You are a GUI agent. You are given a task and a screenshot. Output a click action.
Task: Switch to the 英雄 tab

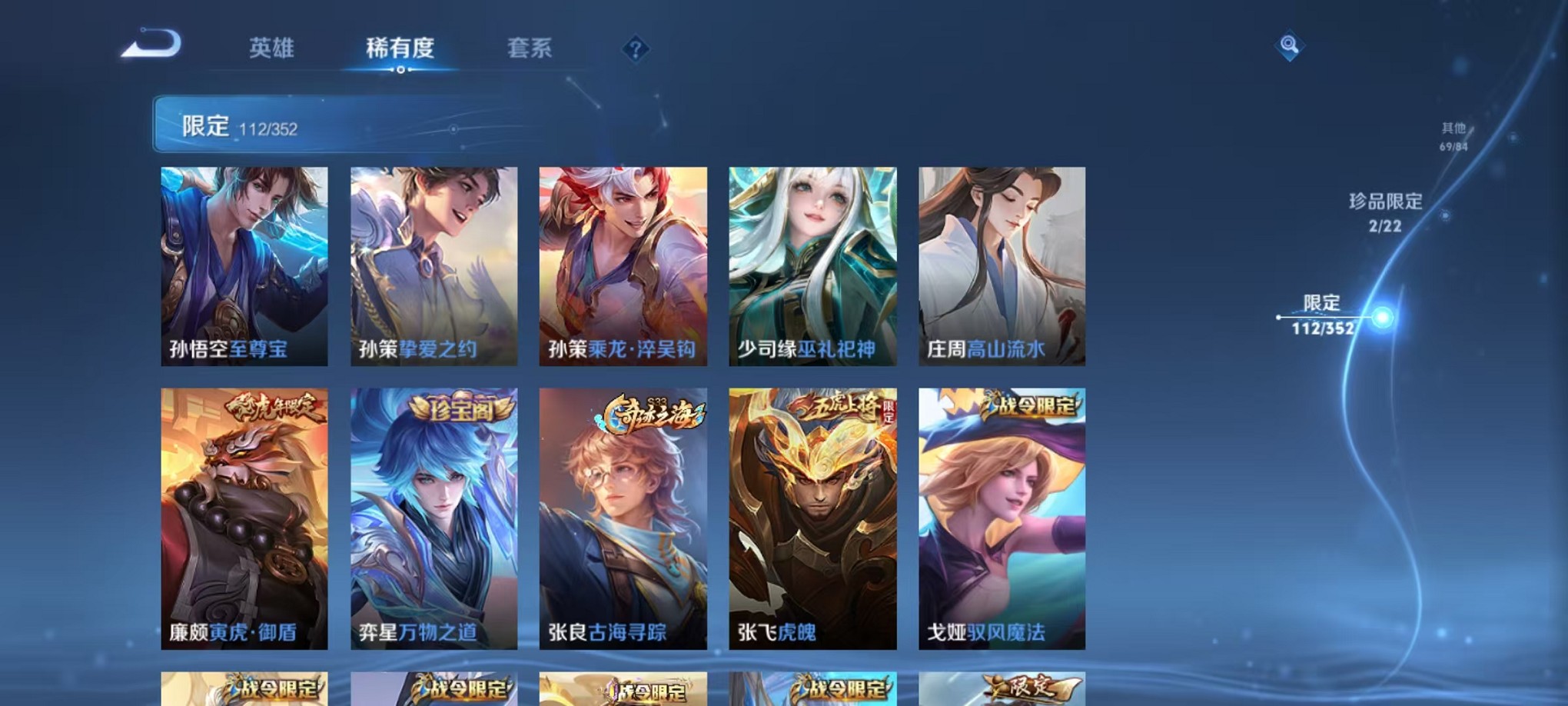tap(273, 48)
